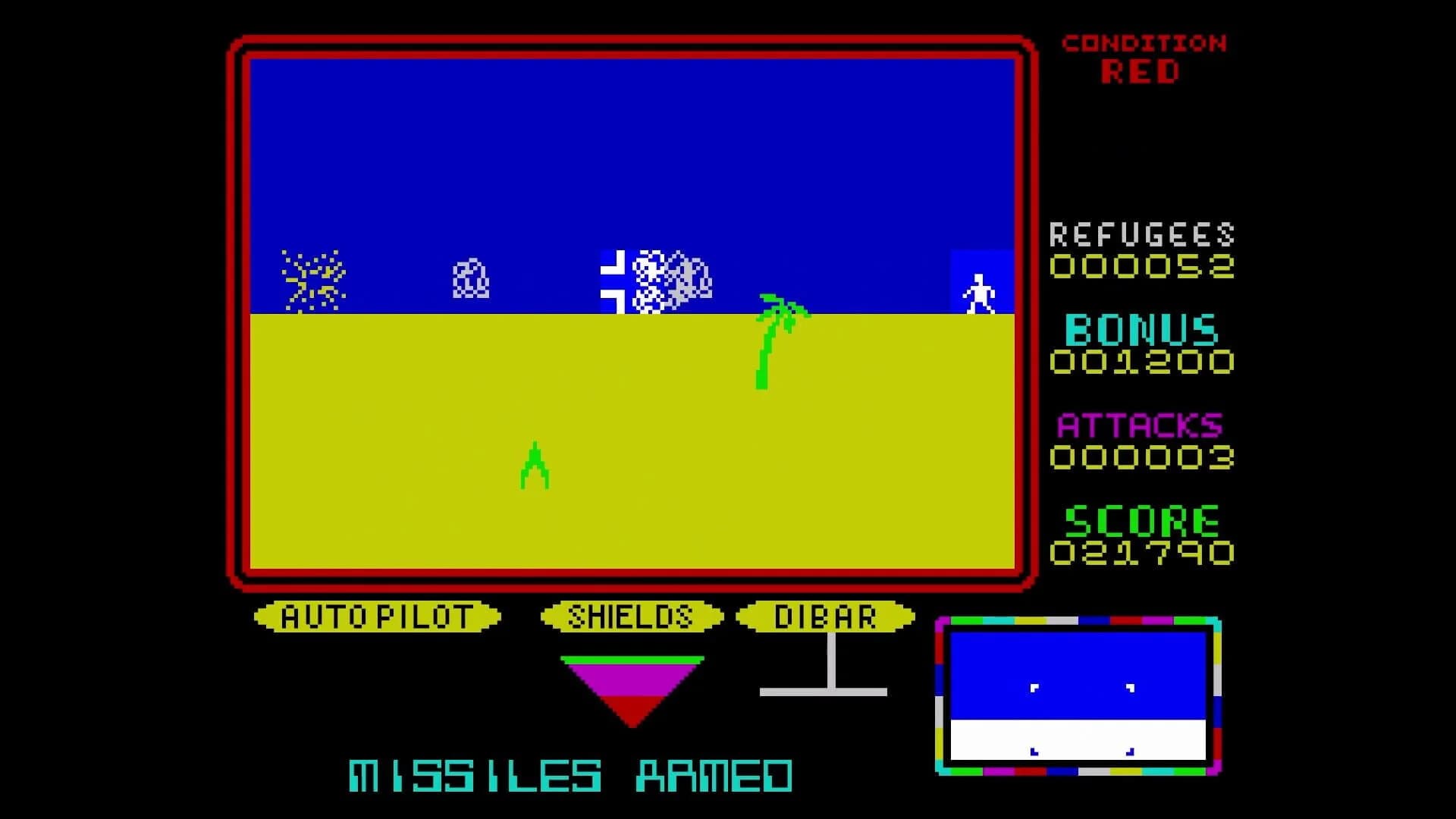Click the DIBAR landing-gear icon below its label
The width and height of the screenshot is (1456, 819).
(828, 682)
